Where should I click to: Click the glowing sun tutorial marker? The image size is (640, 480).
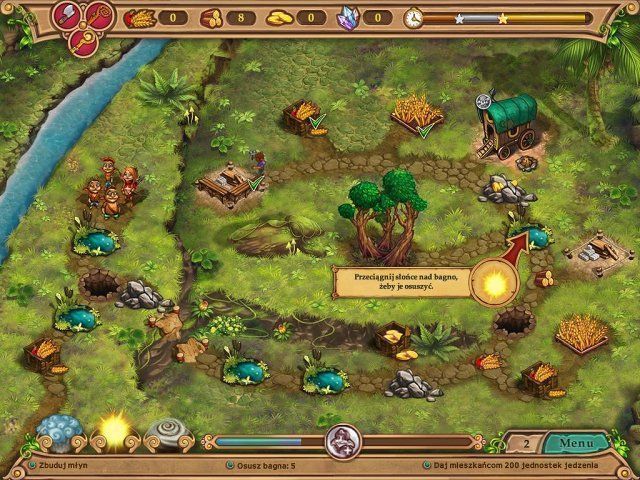tap(492, 286)
